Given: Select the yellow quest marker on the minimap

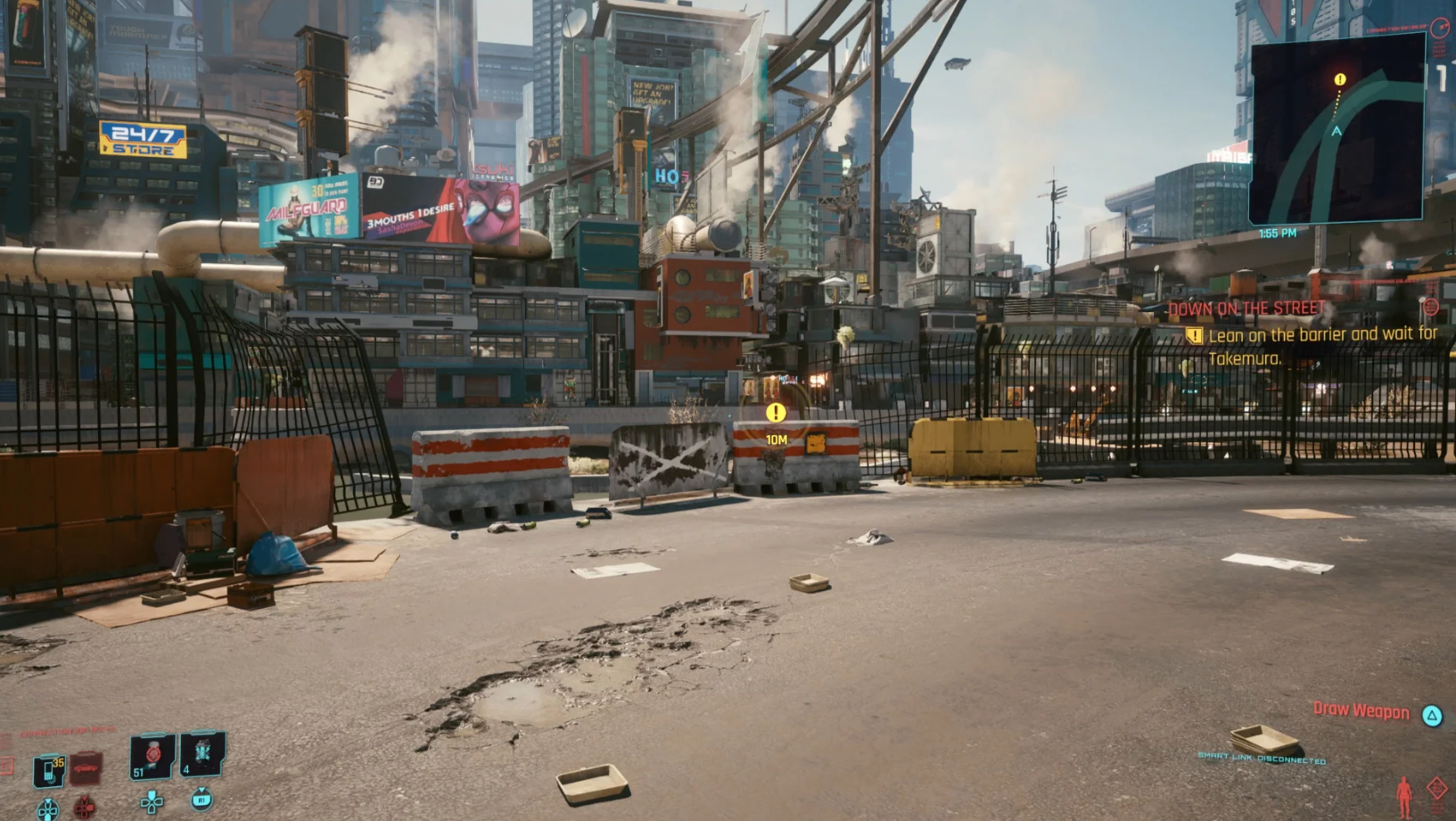Looking at the screenshot, I should tap(1339, 80).
